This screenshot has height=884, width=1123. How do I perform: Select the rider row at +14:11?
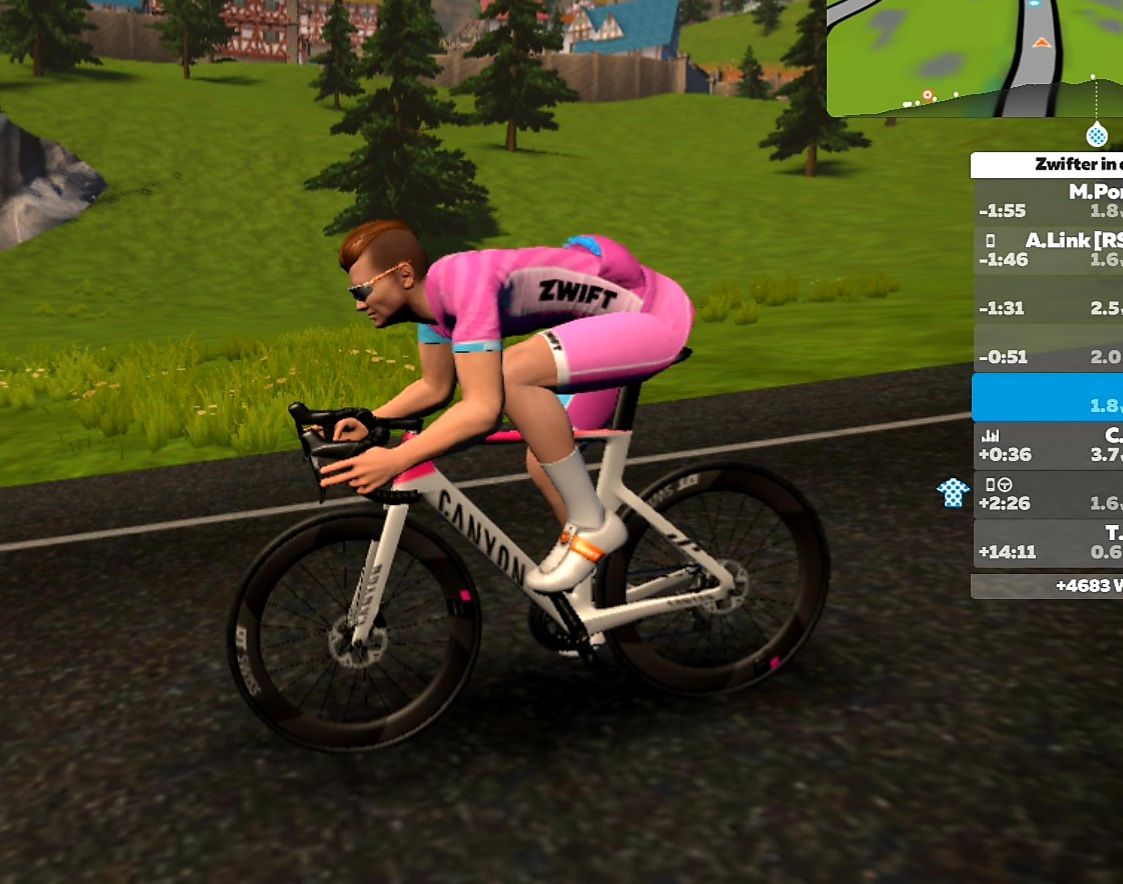coord(1047,543)
